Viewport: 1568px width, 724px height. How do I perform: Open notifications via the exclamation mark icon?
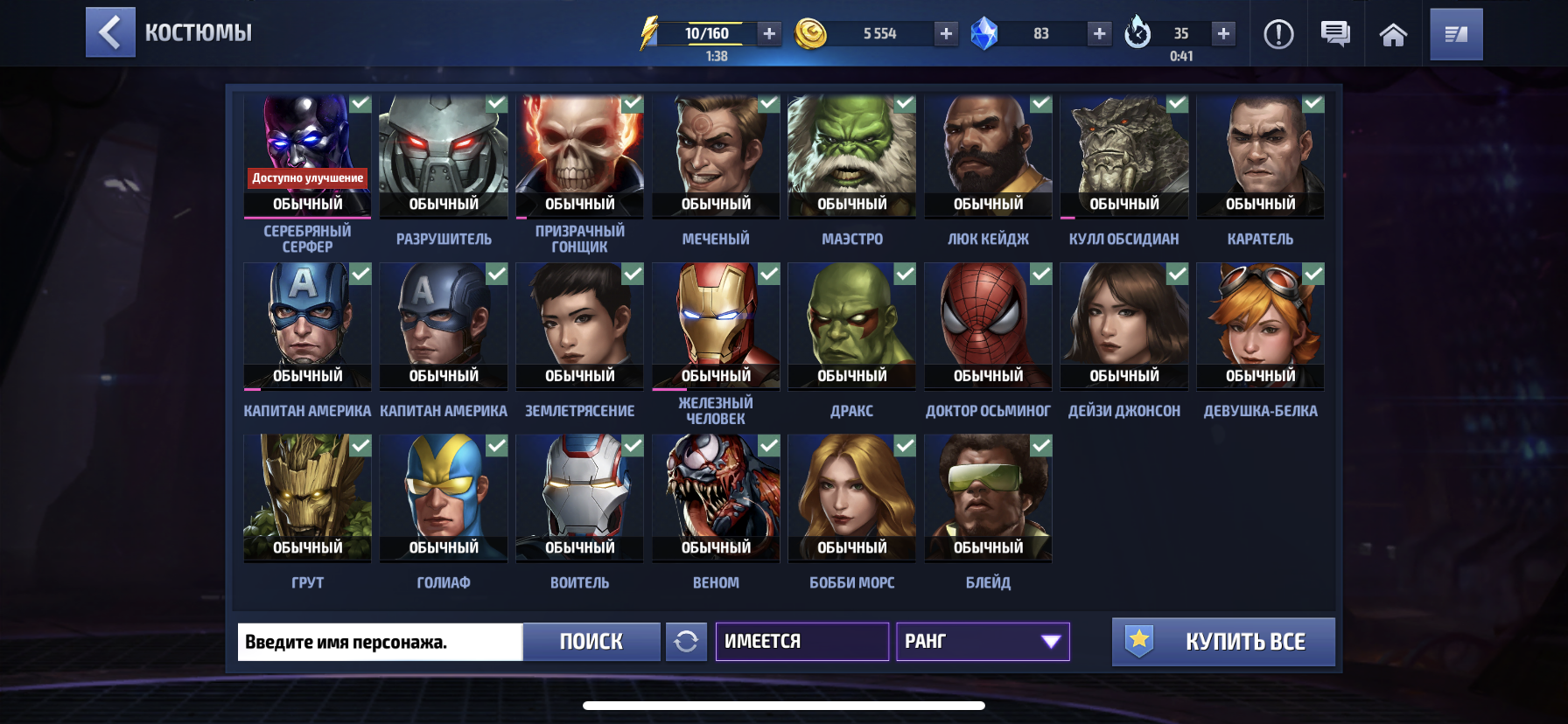[1278, 33]
